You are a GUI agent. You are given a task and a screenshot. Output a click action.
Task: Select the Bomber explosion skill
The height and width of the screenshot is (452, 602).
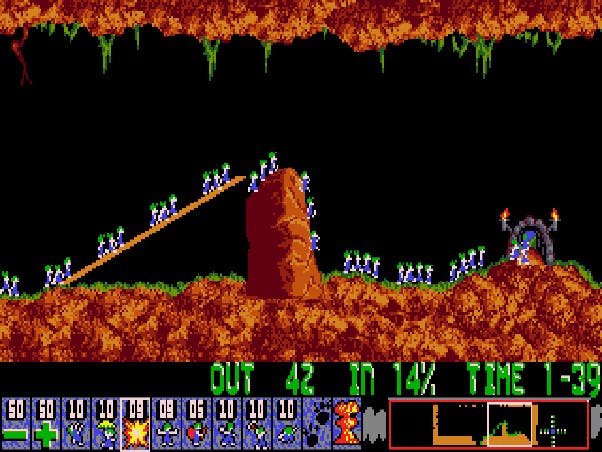coord(136,423)
